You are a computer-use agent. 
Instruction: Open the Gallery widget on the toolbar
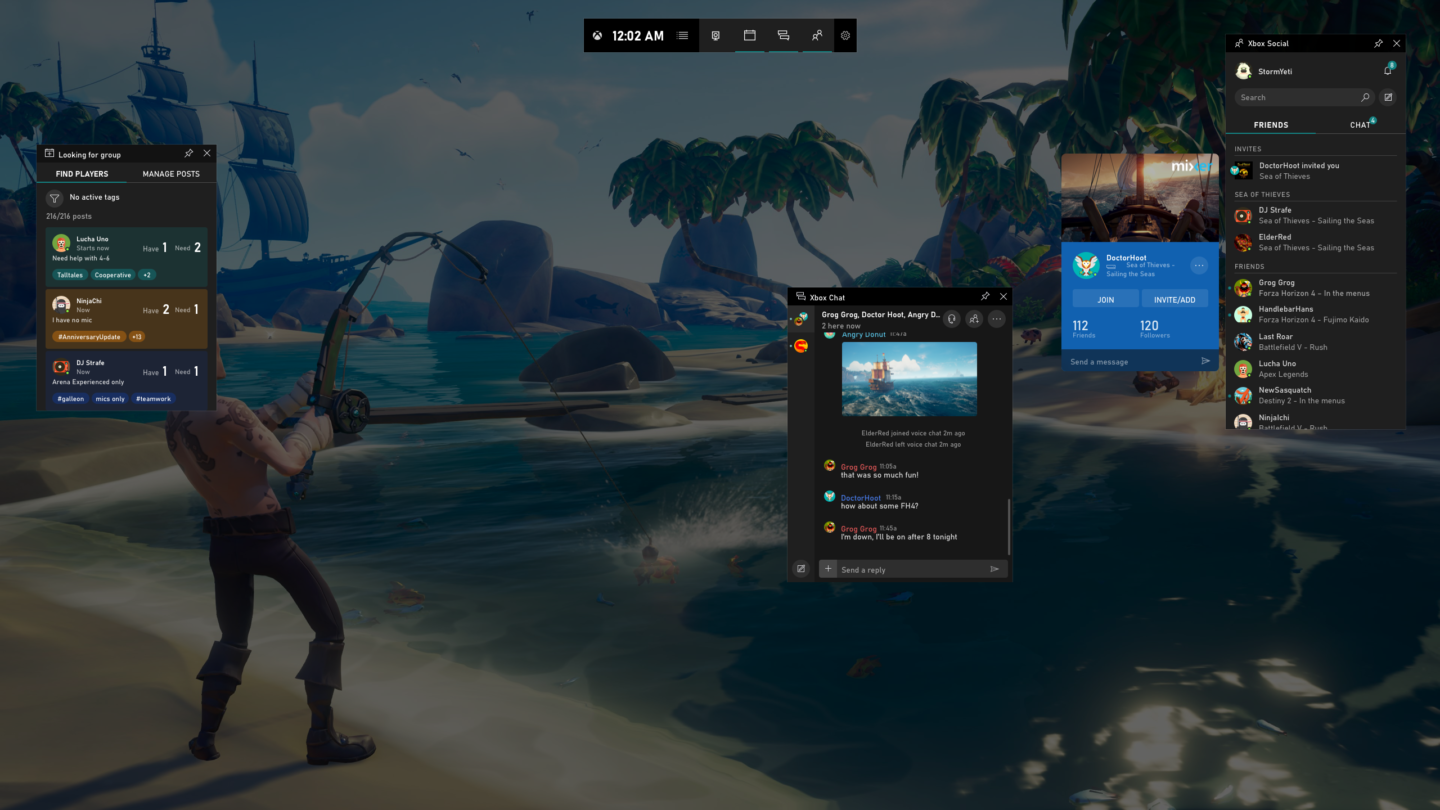[x=749, y=35]
